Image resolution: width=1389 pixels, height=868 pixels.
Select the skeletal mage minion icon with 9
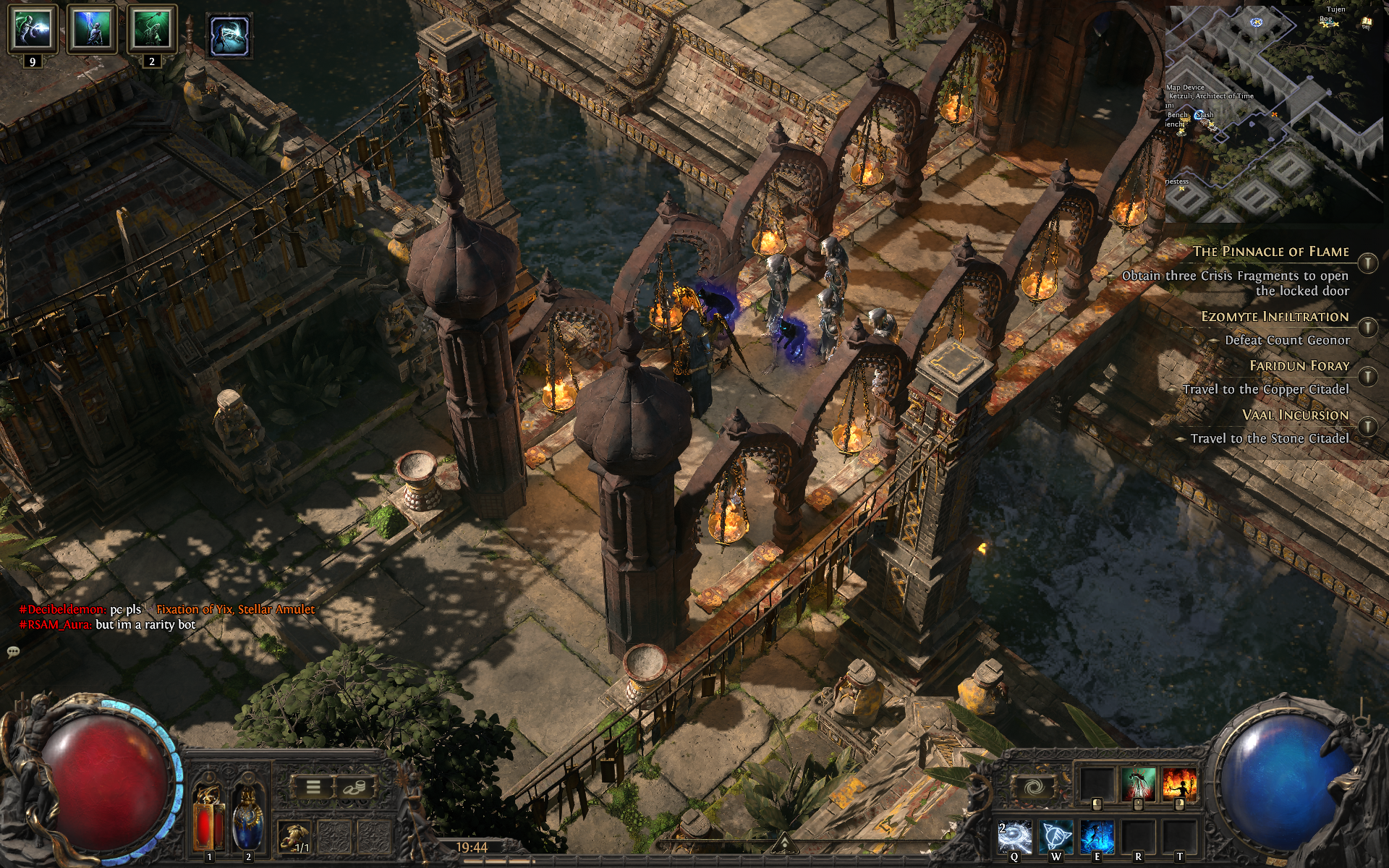[33, 30]
